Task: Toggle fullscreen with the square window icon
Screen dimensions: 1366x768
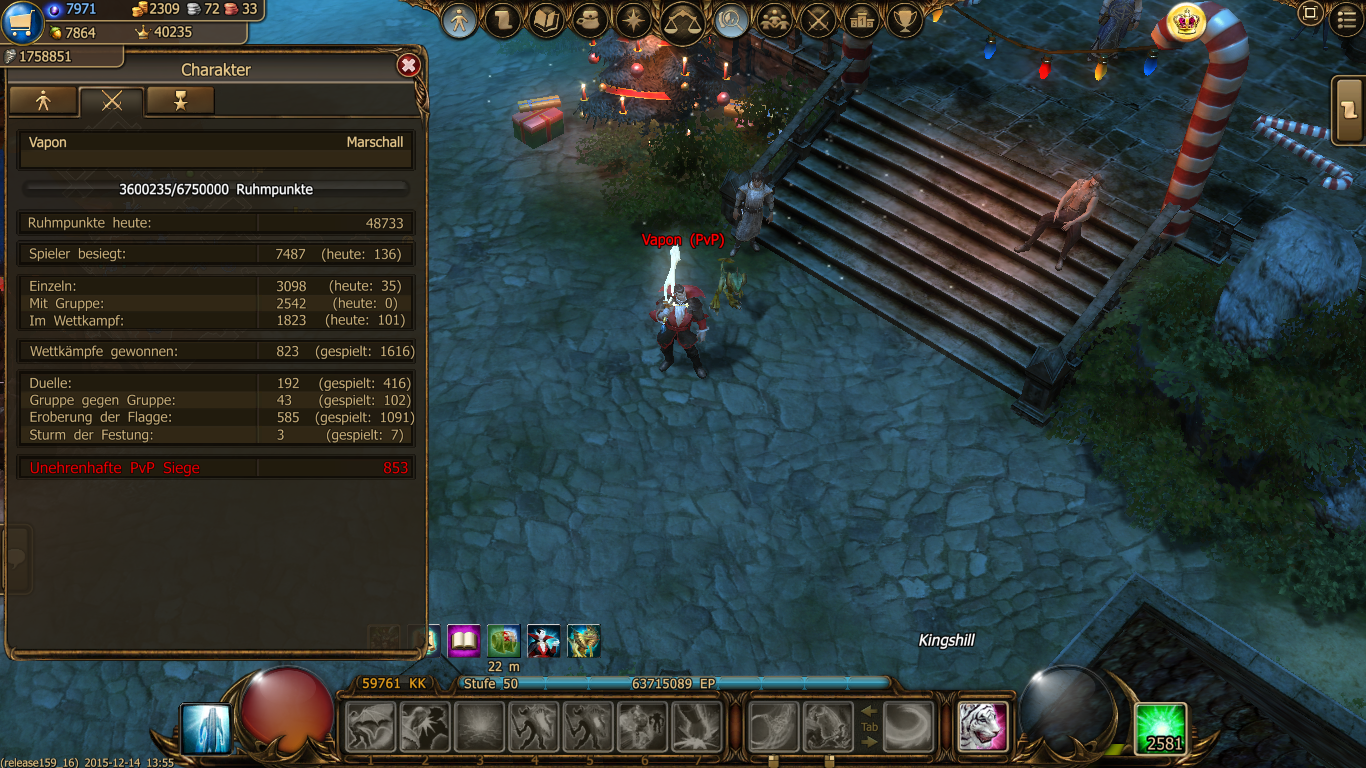Action: click(1310, 14)
